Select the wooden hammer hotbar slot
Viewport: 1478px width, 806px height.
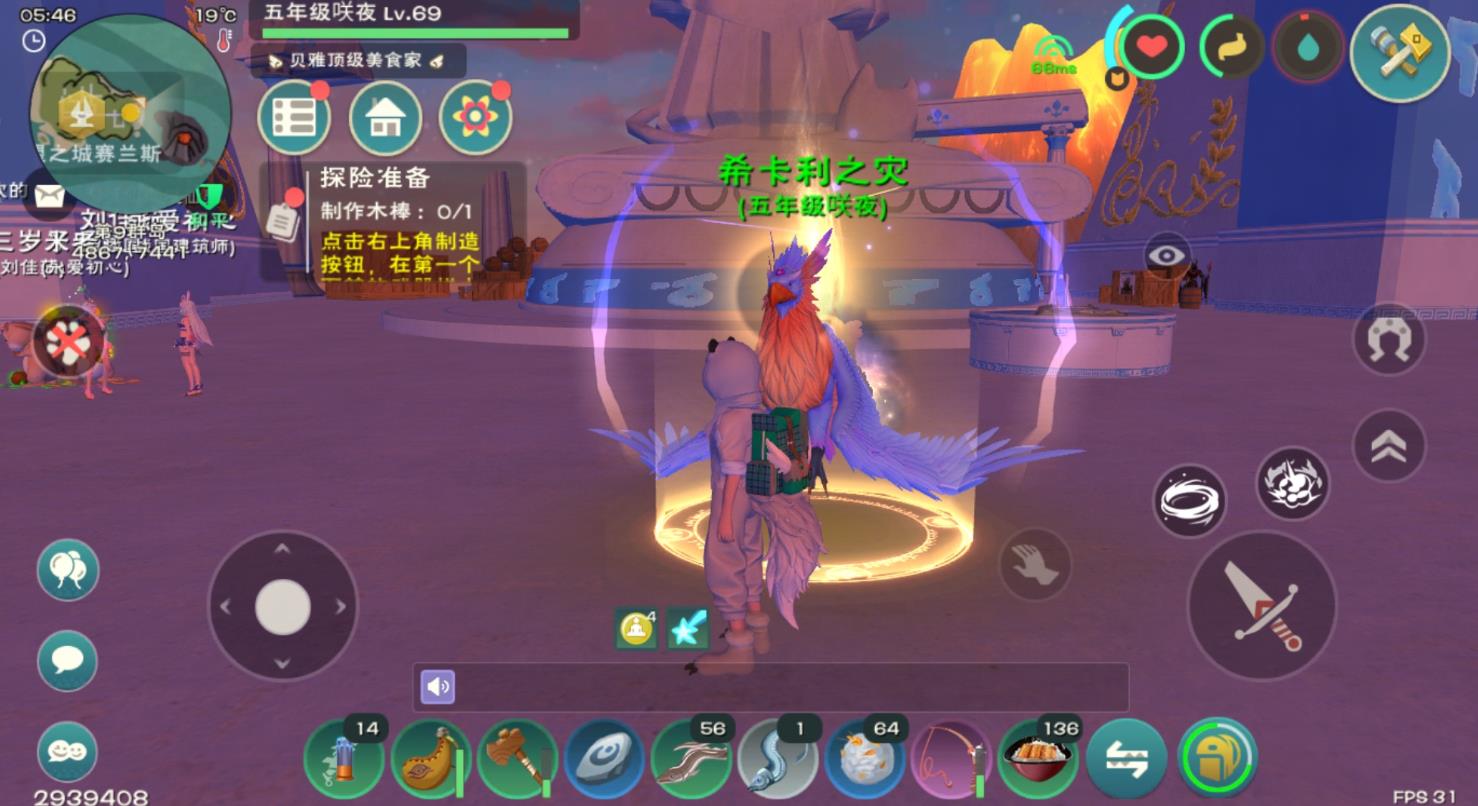pyautogui.click(x=517, y=759)
